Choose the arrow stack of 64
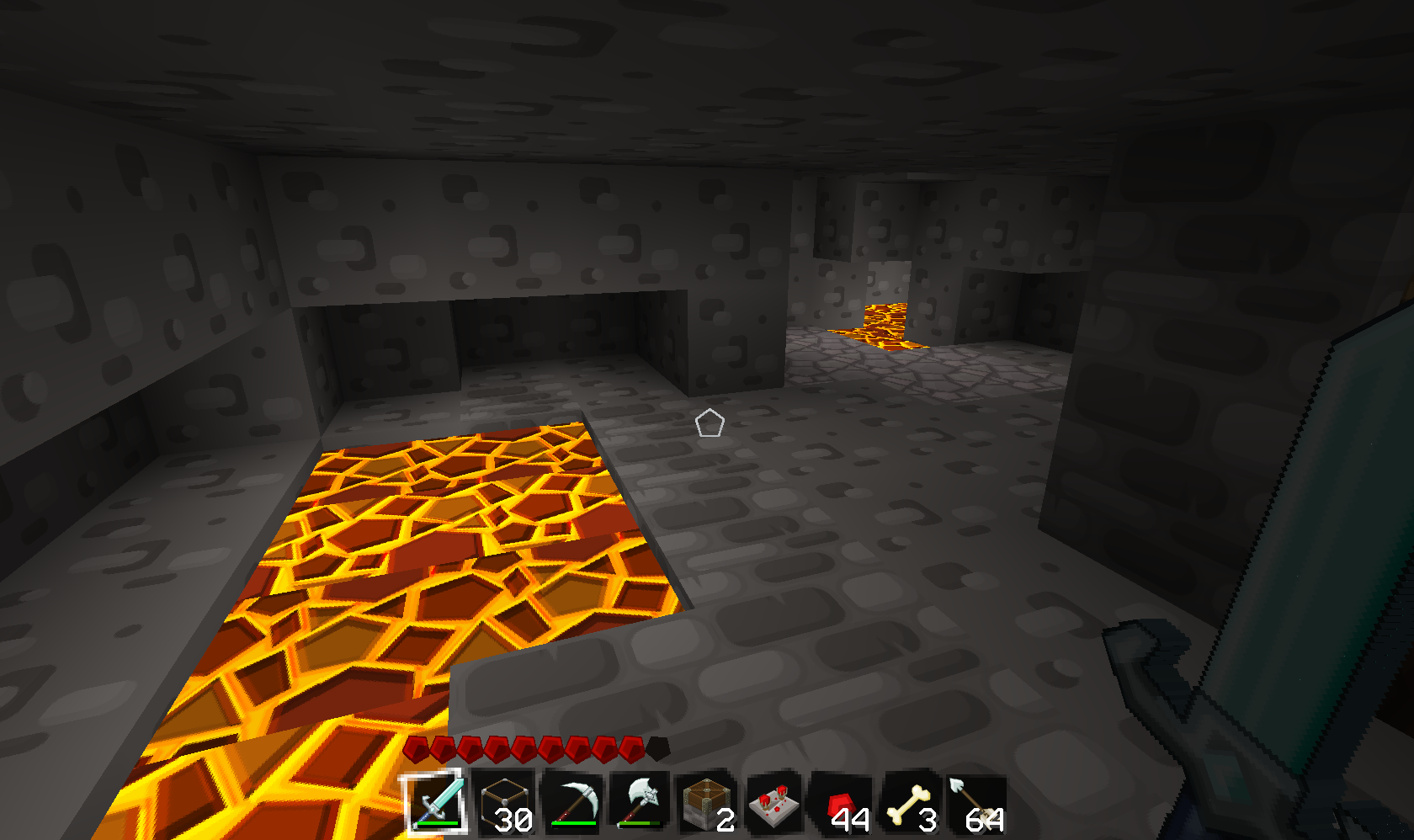The width and height of the screenshot is (1414, 840). (976, 804)
